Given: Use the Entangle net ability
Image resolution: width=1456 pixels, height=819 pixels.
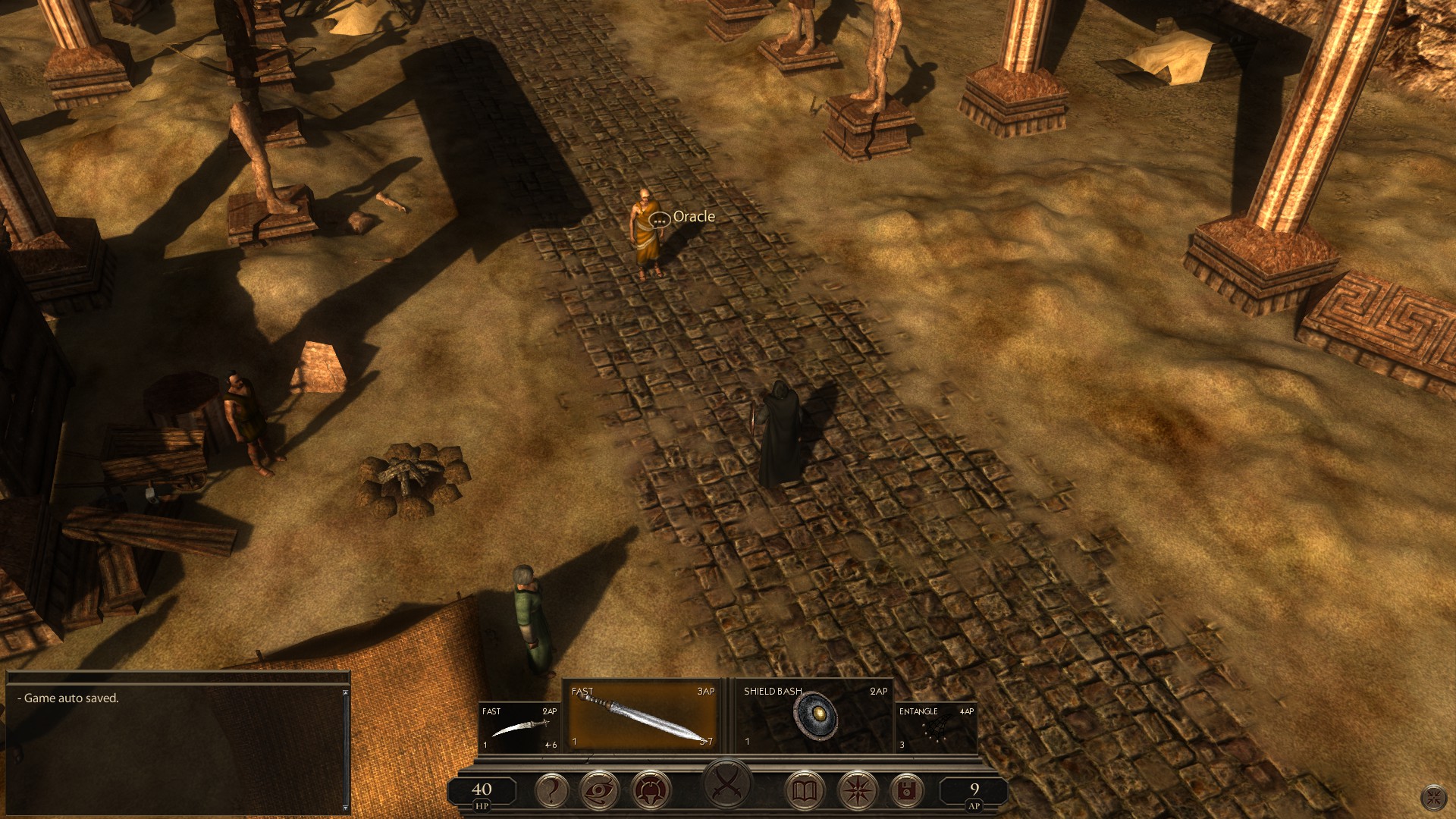Looking at the screenshot, I should (x=936, y=727).
